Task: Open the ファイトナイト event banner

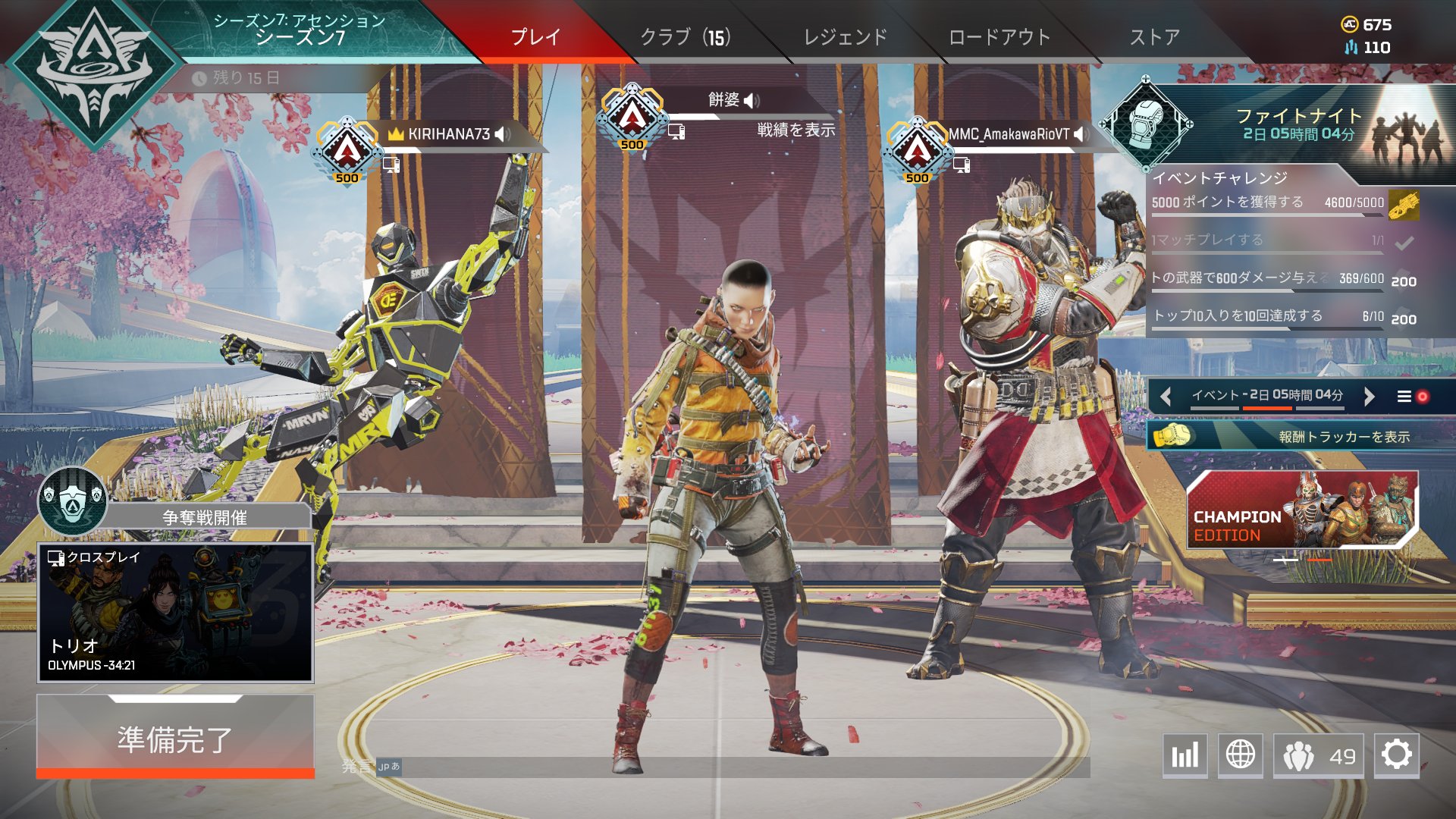Action: pos(1298,125)
